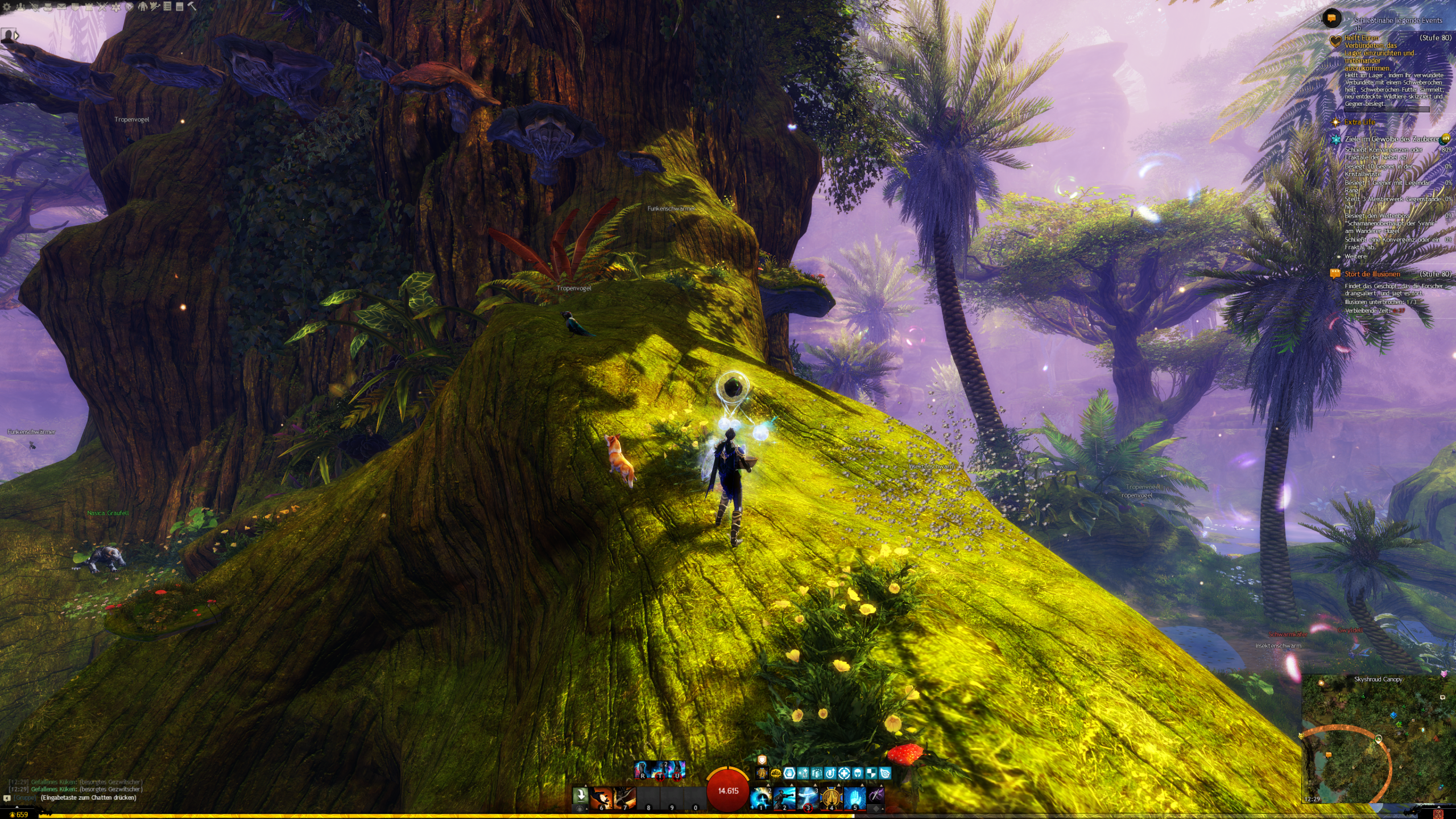
Task: Open the hammer crafting icon in top bar
Action: [192, 6]
